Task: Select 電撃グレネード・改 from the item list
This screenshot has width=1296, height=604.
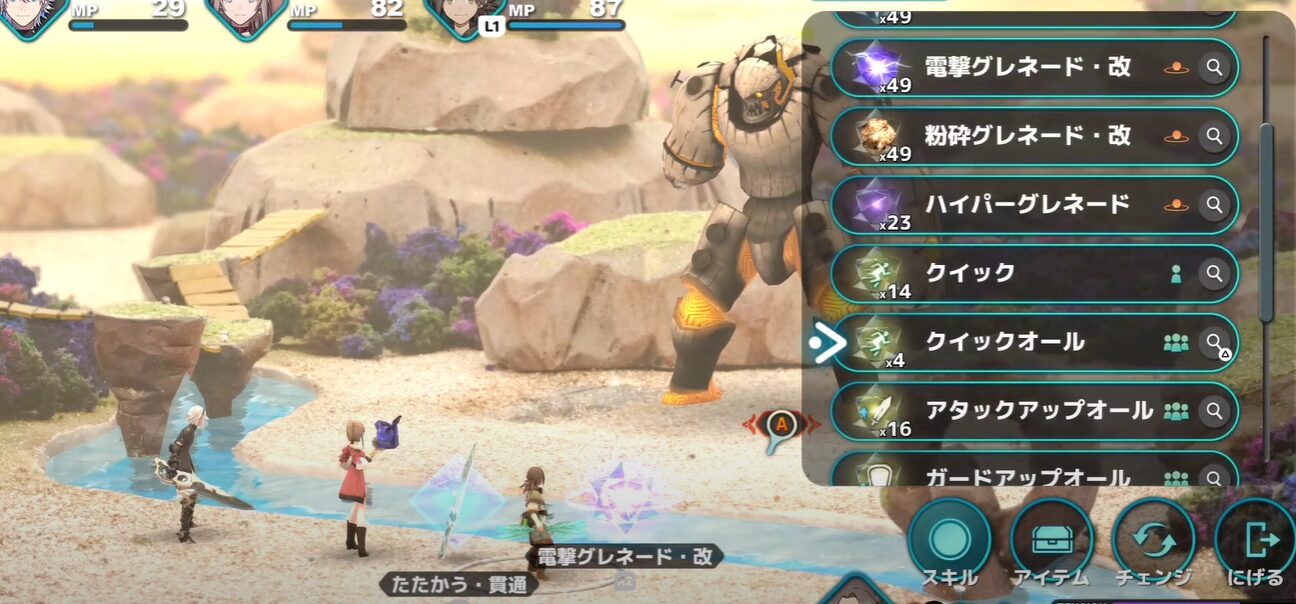Action: 1028,68
